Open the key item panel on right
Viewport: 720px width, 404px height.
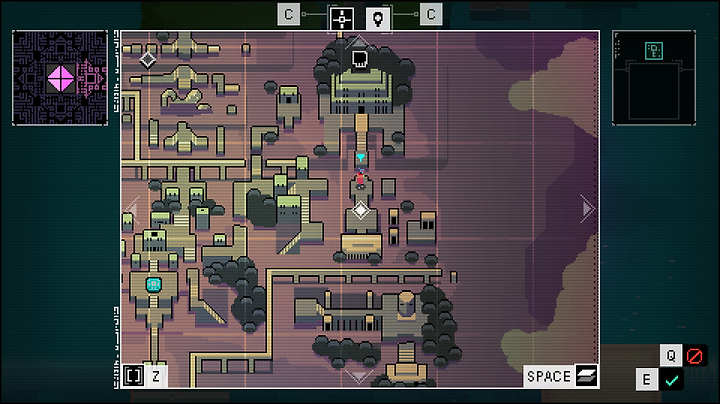coord(653,78)
